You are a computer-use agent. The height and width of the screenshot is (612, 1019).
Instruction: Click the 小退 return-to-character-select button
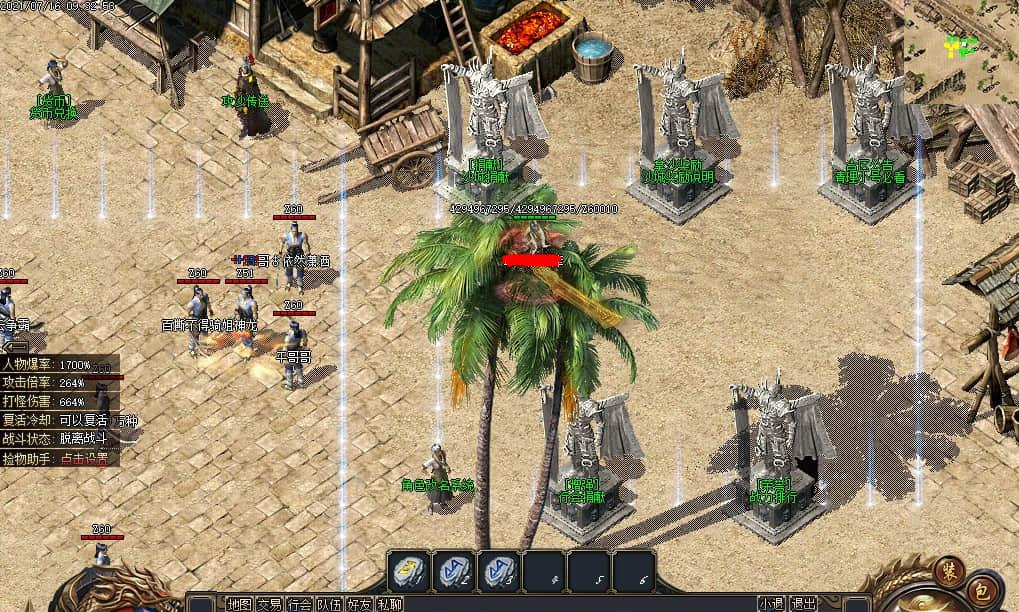tap(771, 604)
